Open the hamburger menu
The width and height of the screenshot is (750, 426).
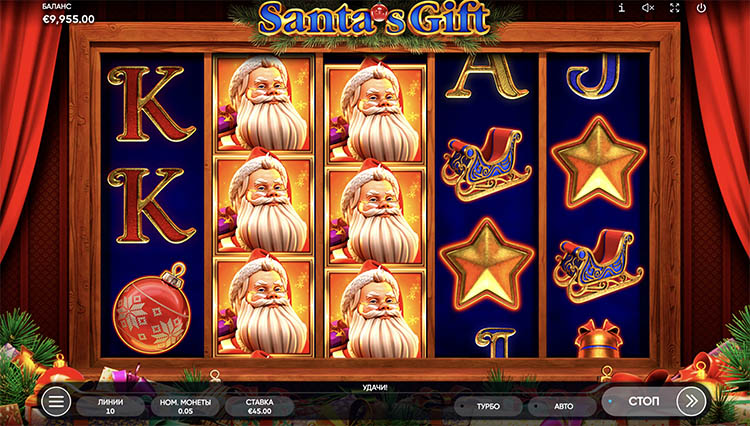coord(57,402)
